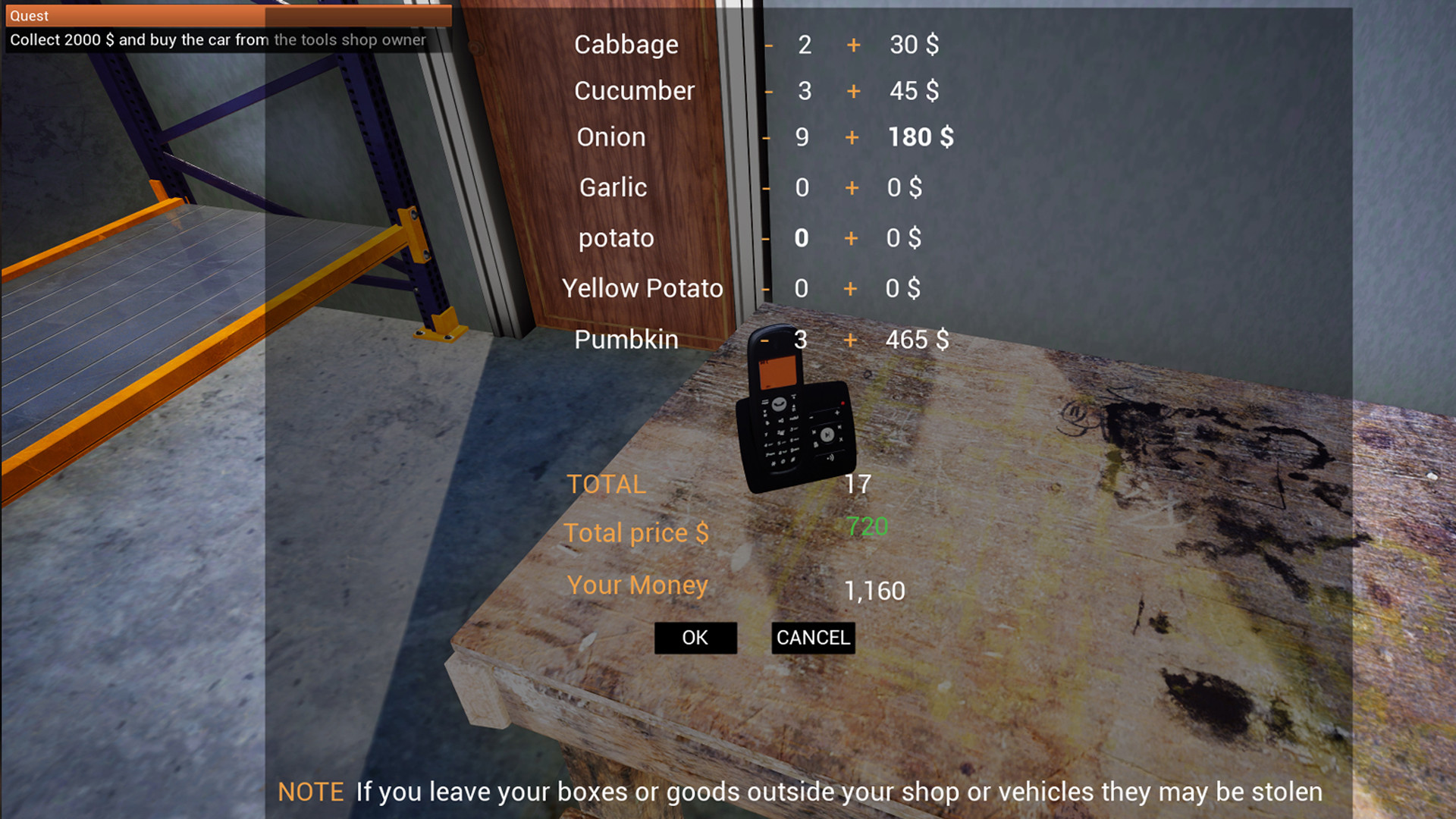The image size is (1456, 819).
Task: Increase the Pumbkin quantity above 3
Action: pos(849,340)
